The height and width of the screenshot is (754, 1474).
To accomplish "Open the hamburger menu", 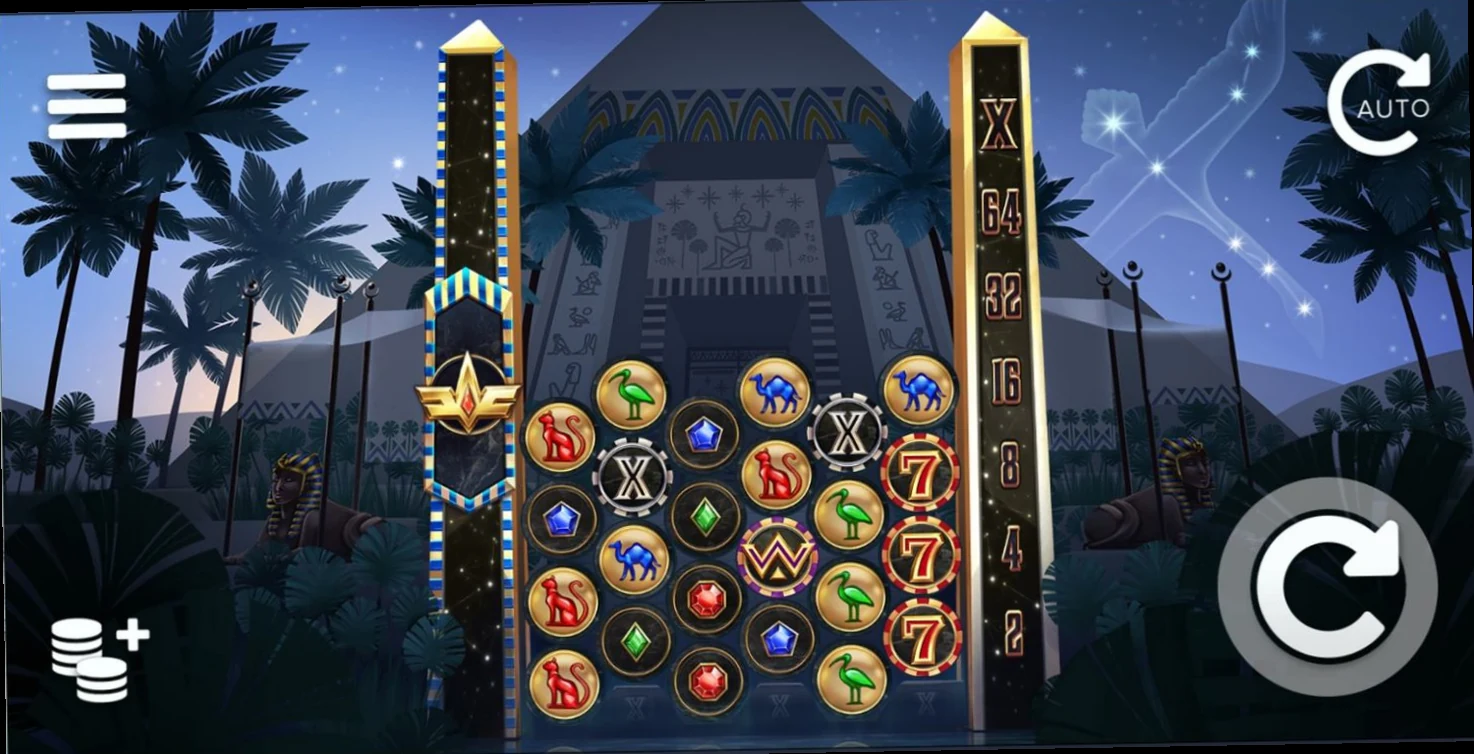I will pyautogui.click(x=87, y=105).
